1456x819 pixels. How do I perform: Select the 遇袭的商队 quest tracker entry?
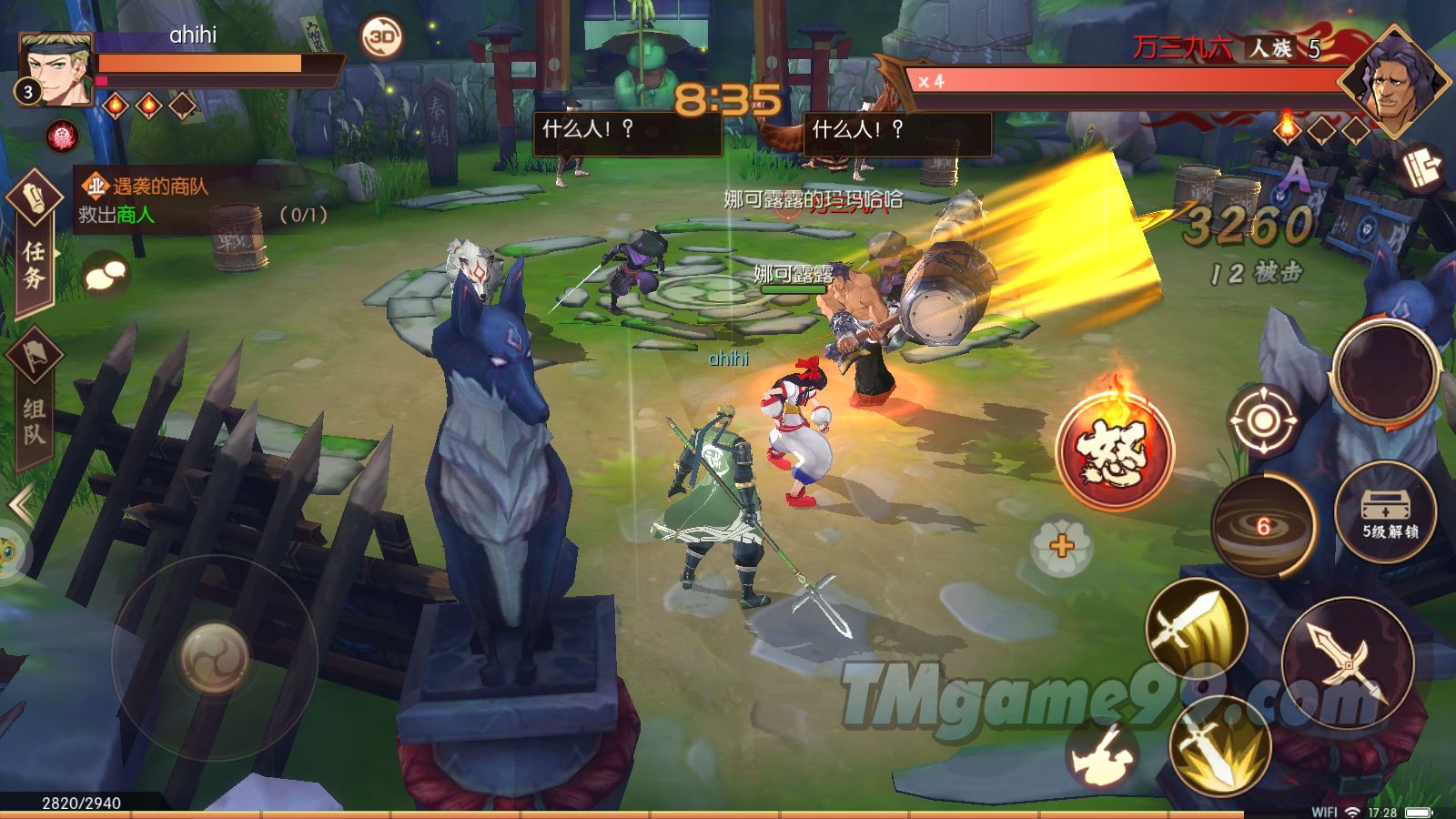tap(200, 200)
